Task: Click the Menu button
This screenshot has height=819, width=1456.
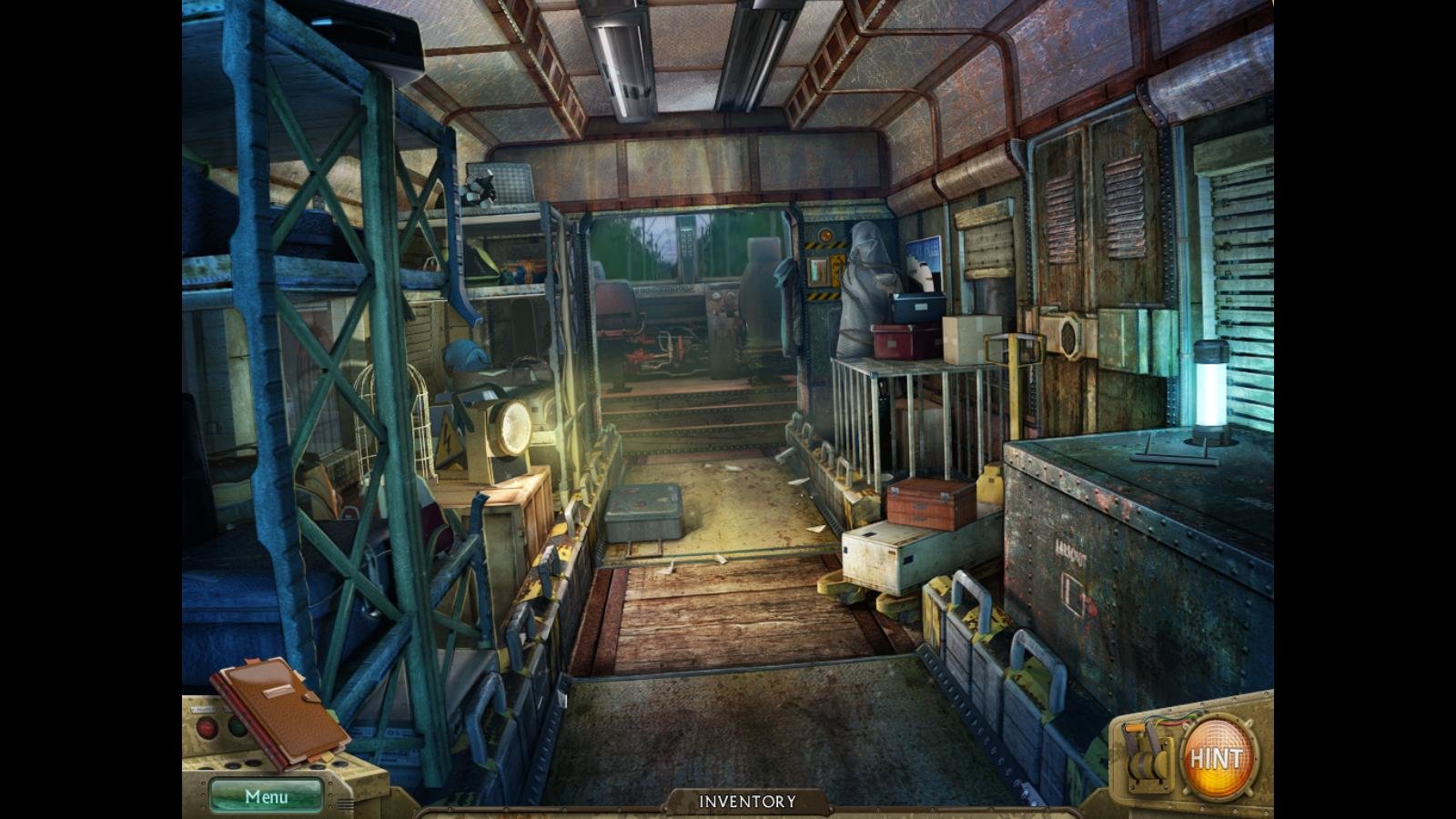Action: [x=264, y=794]
